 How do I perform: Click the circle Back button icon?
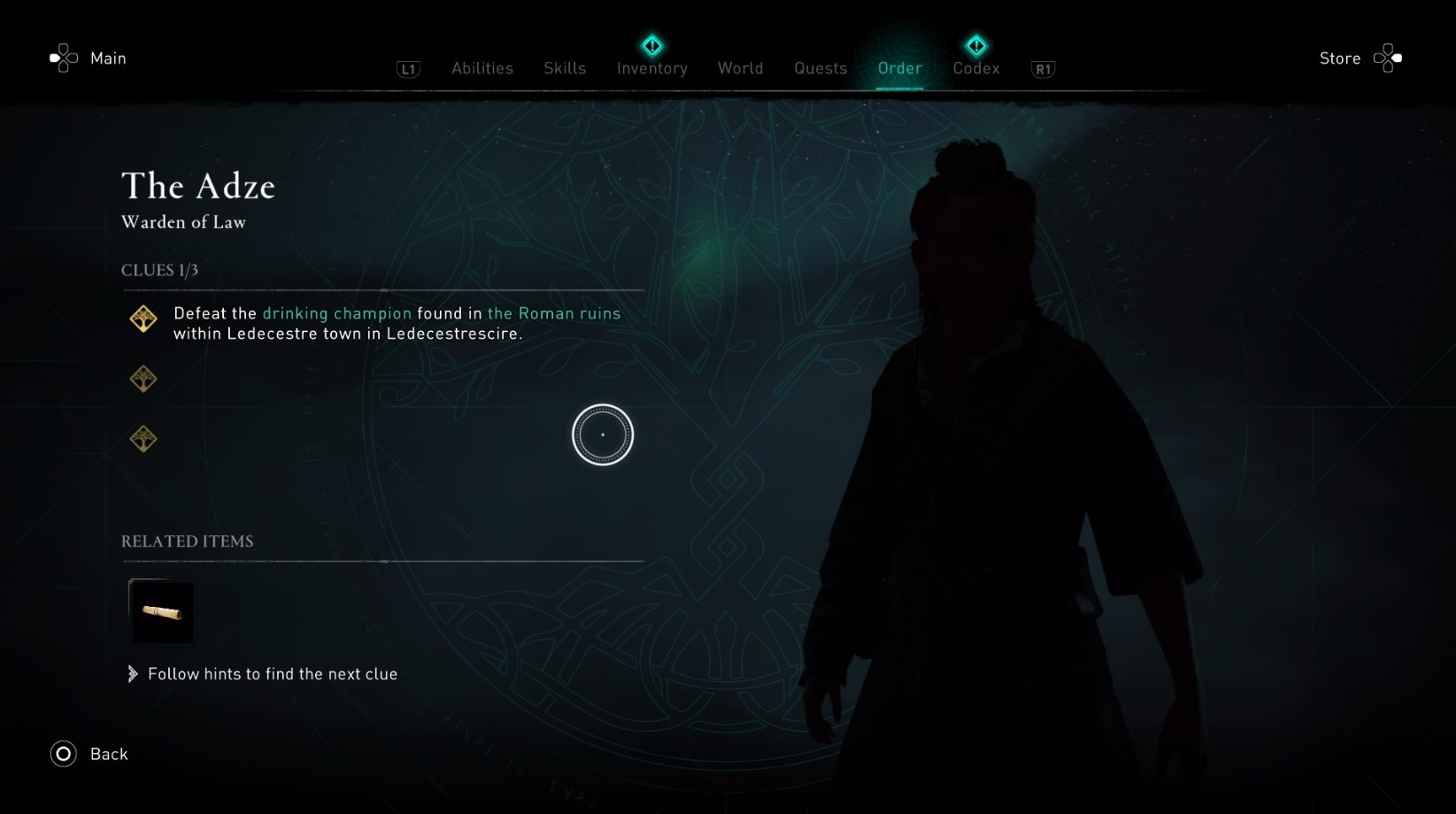[62, 754]
